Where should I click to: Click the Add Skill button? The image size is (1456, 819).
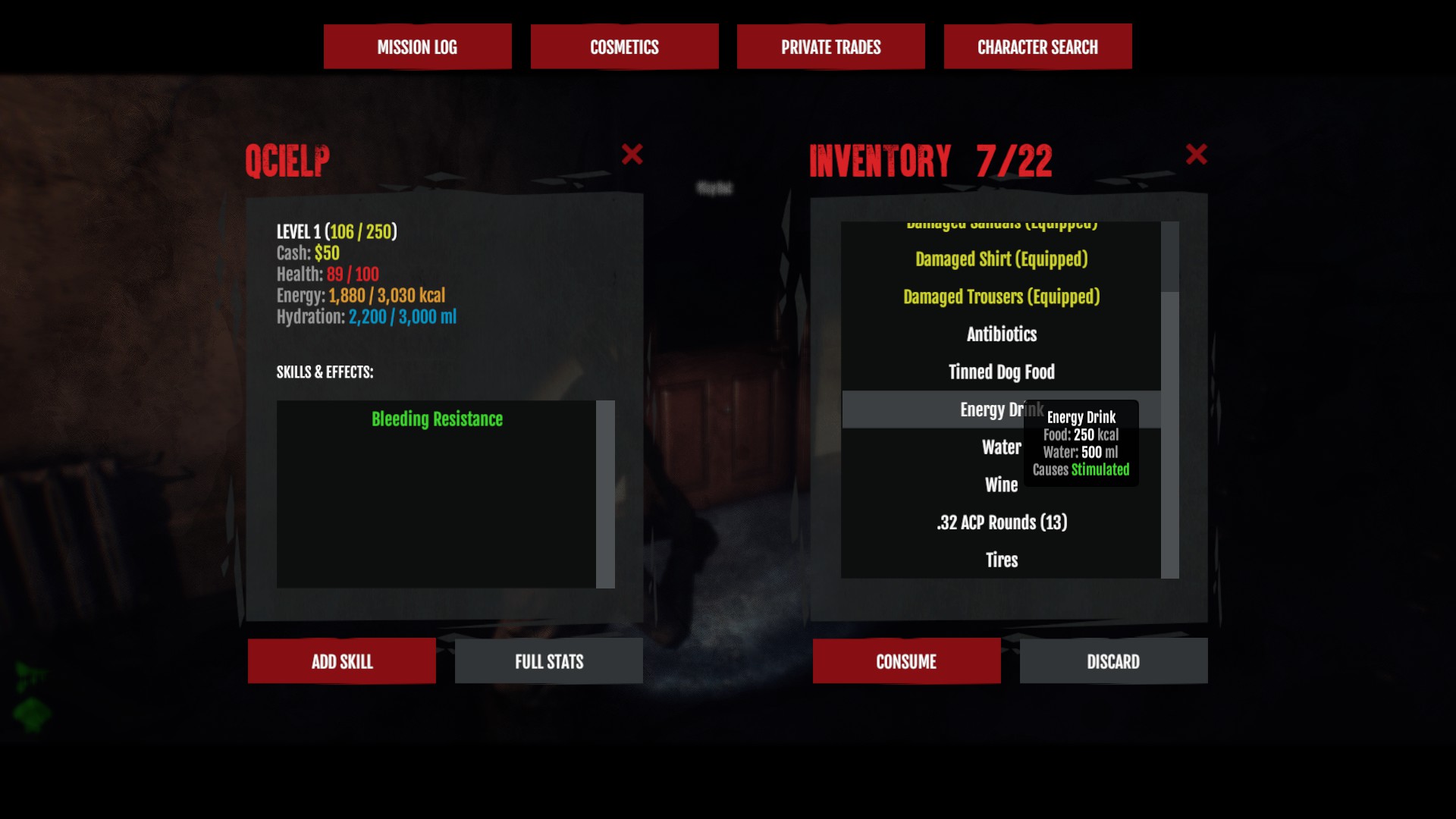pyautogui.click(x=341, y=661)
